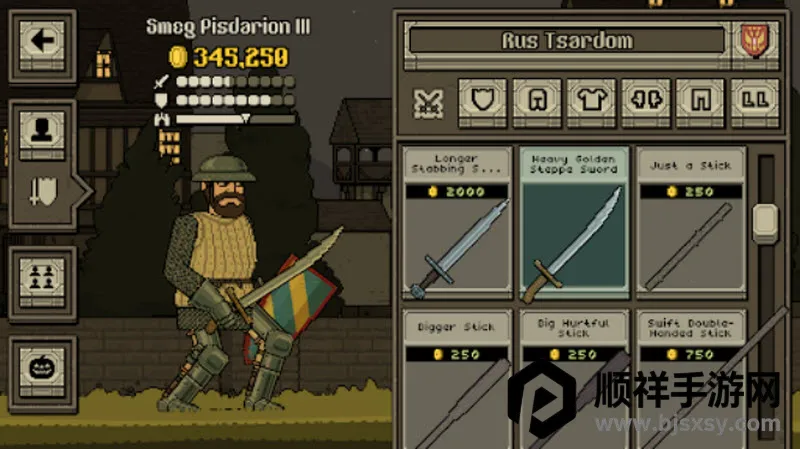Viewport: 800px width, 449px height.
Task: Choose the Longer Stabbing Sword for 2000
Action: click(x=456, y=222)
